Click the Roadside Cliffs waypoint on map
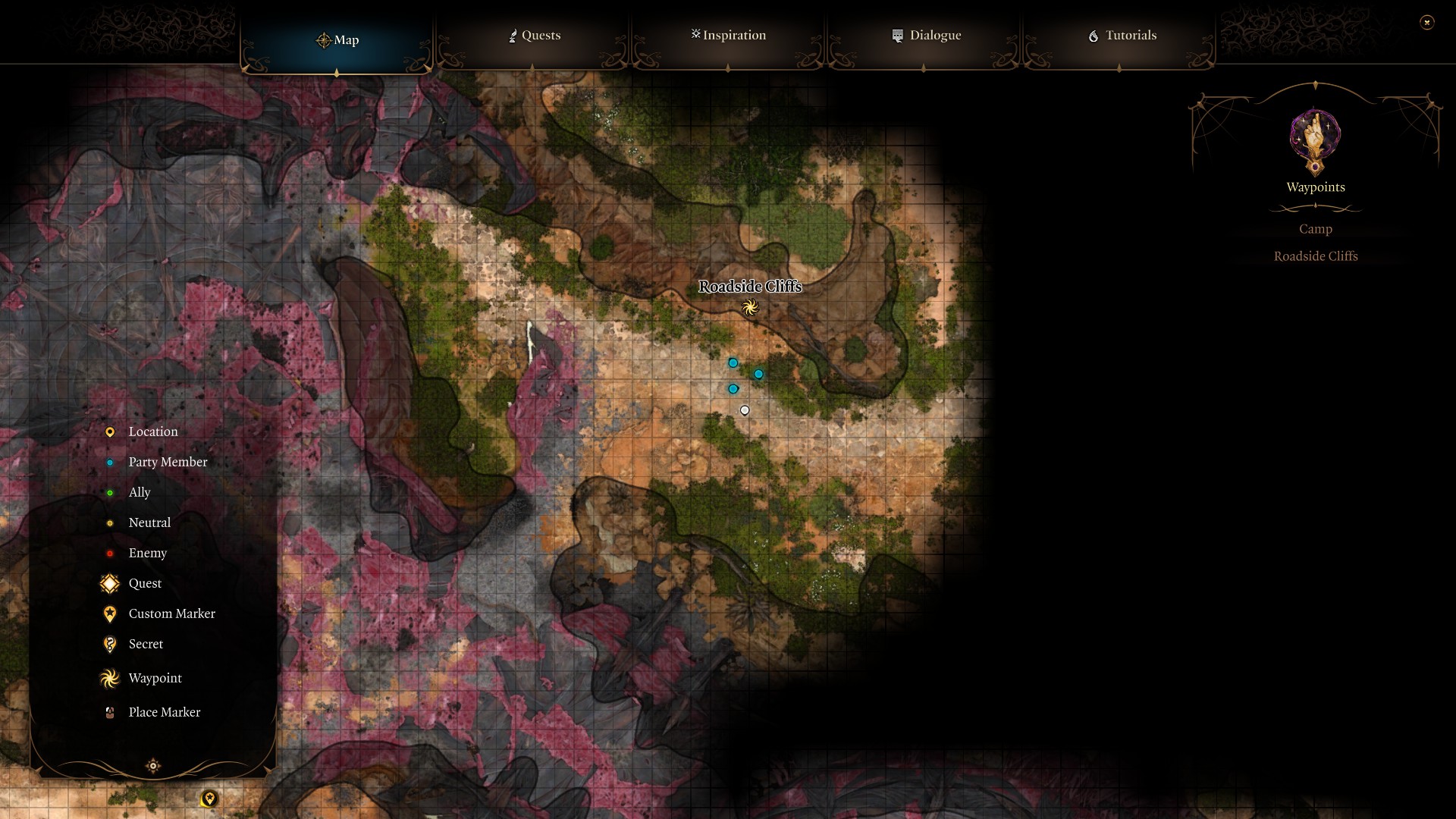1456x819 pixels. point(750,307)
